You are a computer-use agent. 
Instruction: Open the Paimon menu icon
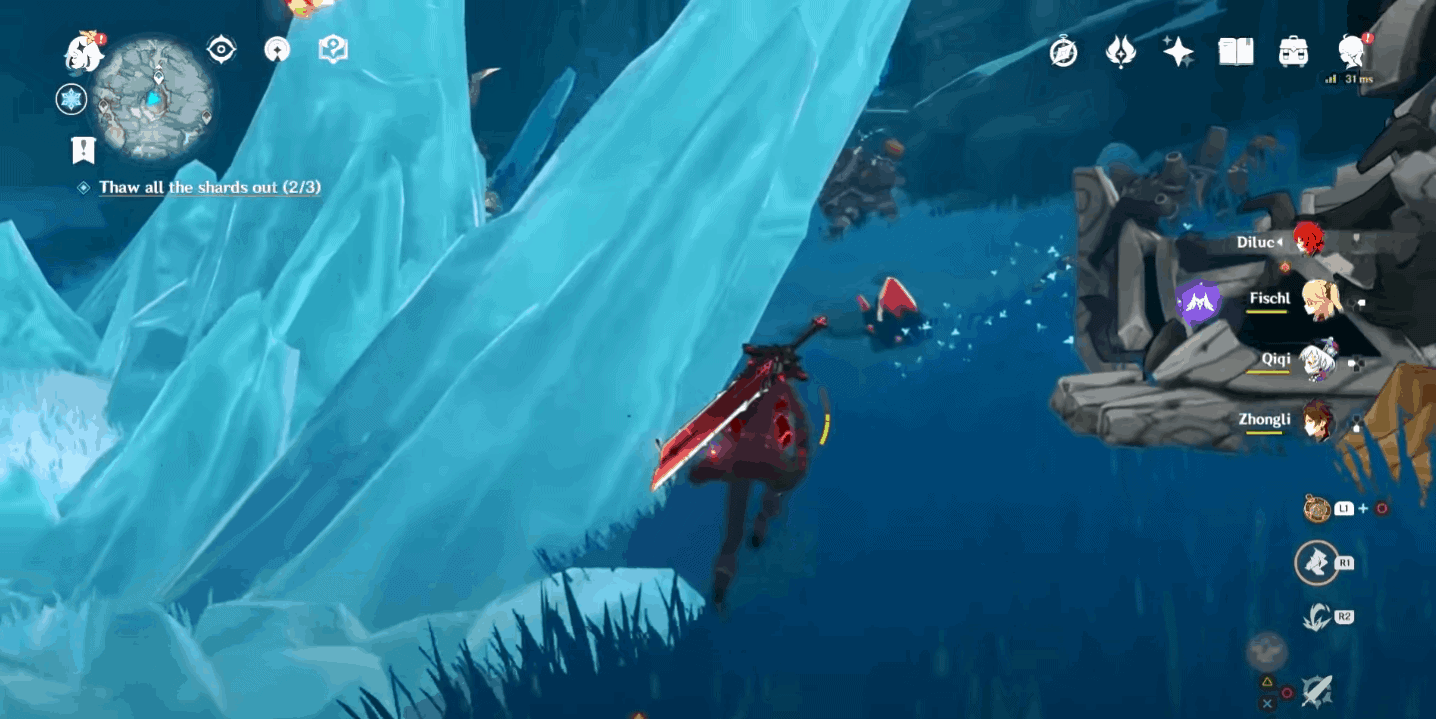(x=85, y=50)
